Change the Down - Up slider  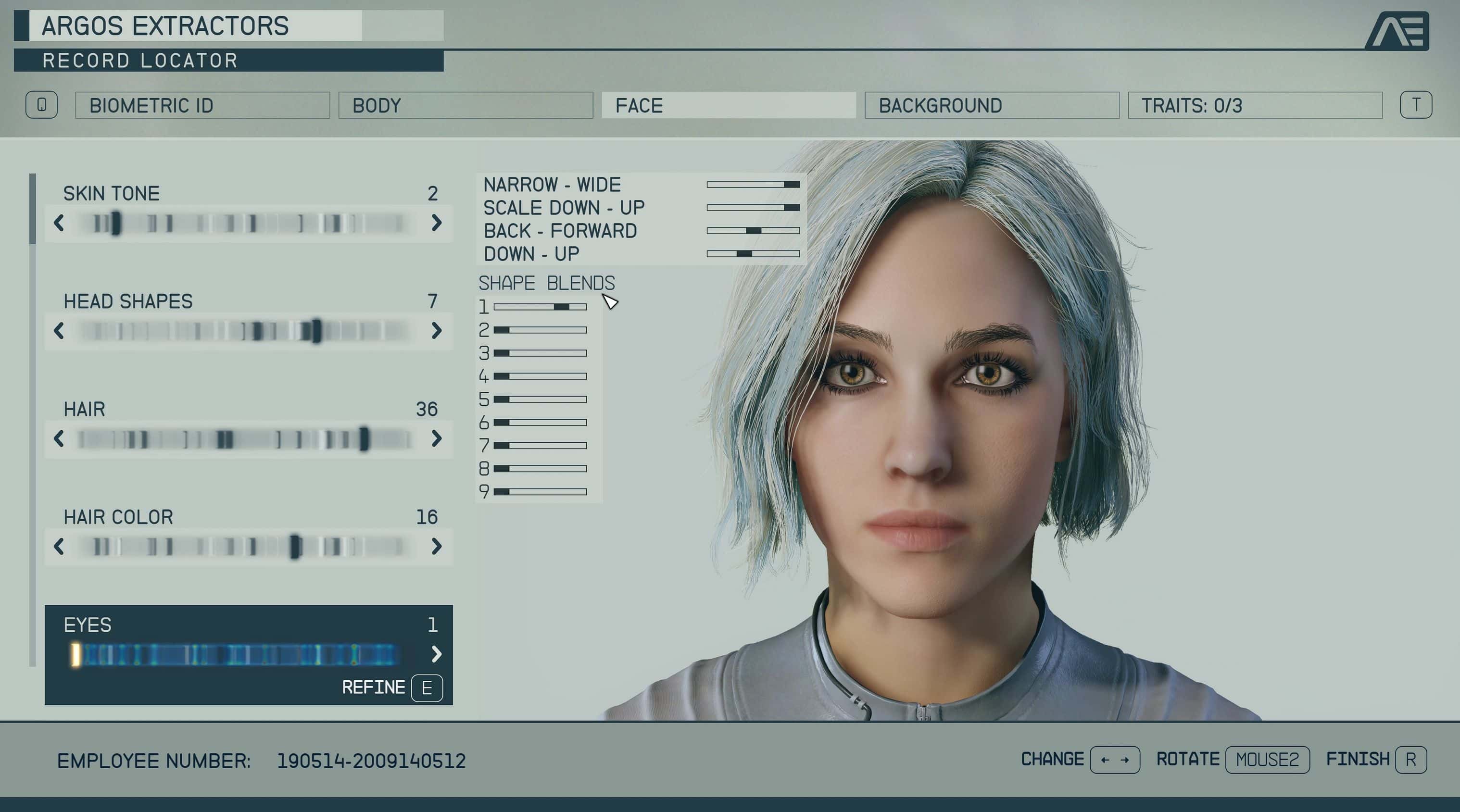tap(753, 254)
